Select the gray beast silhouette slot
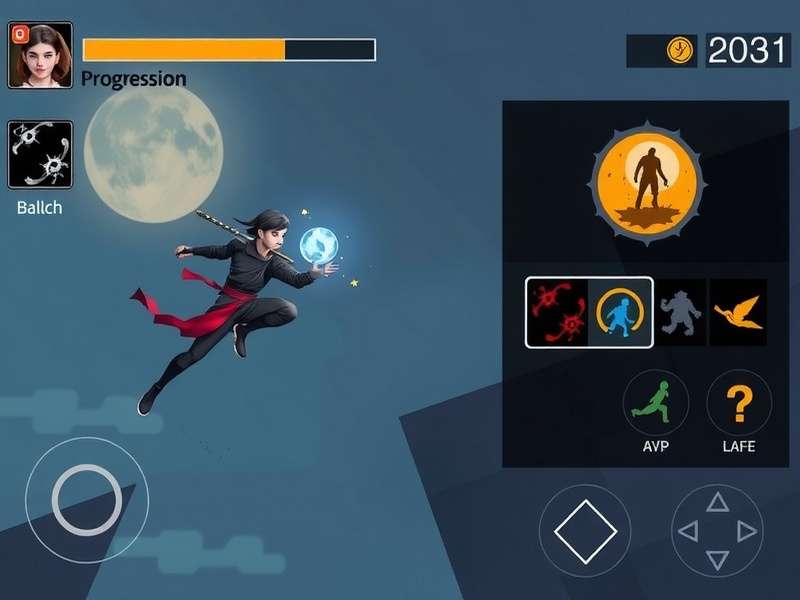Image resolution: width=800 pixels, height=600 pixels. pyautogui.click(x=681, y=312)
